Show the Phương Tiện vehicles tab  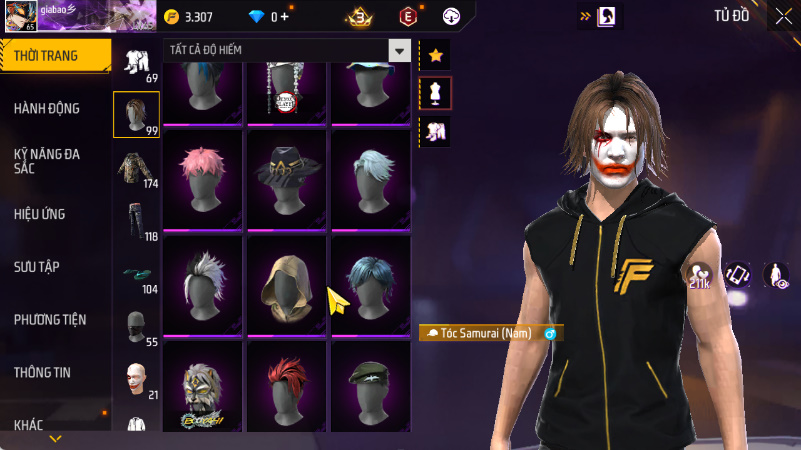50,320
